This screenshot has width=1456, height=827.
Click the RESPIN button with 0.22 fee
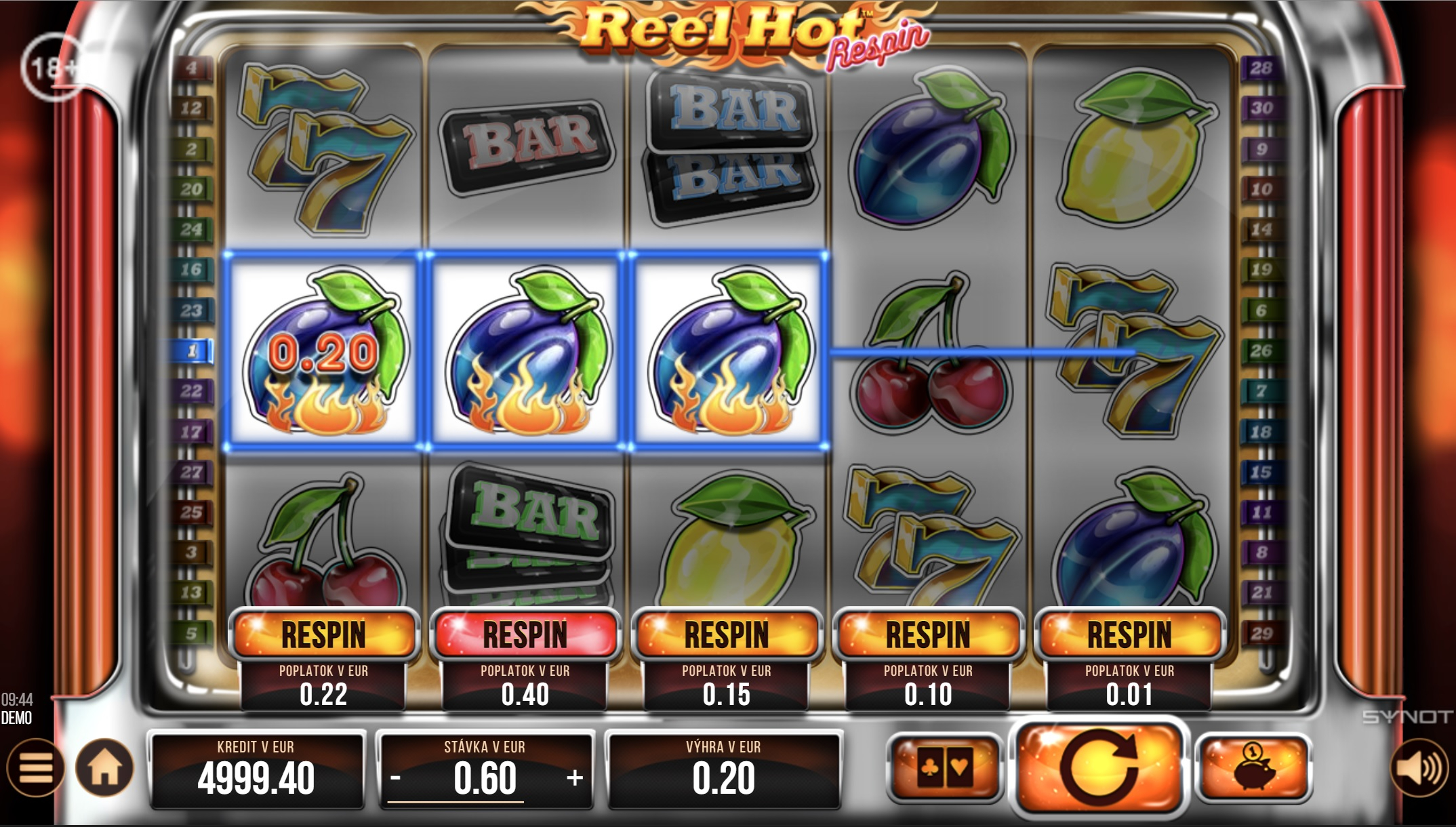click(323, 634)
